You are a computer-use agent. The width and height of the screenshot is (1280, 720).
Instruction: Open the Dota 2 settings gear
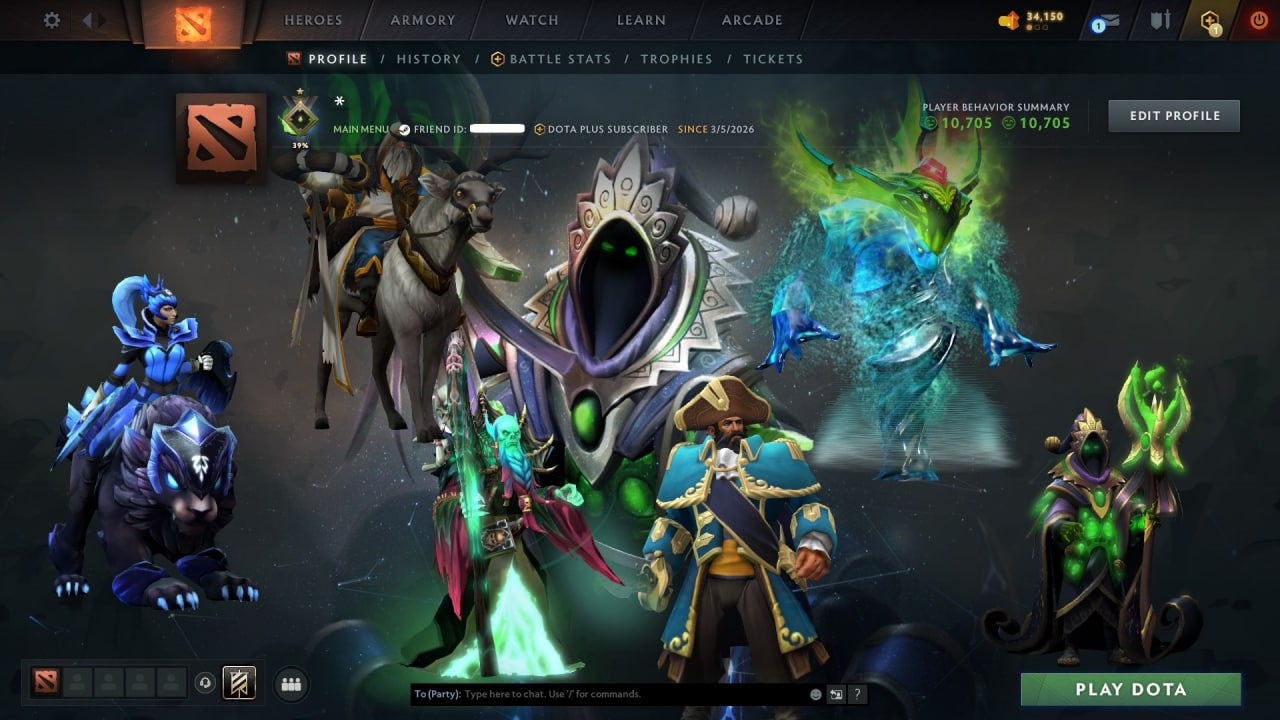tap(51, 19)
